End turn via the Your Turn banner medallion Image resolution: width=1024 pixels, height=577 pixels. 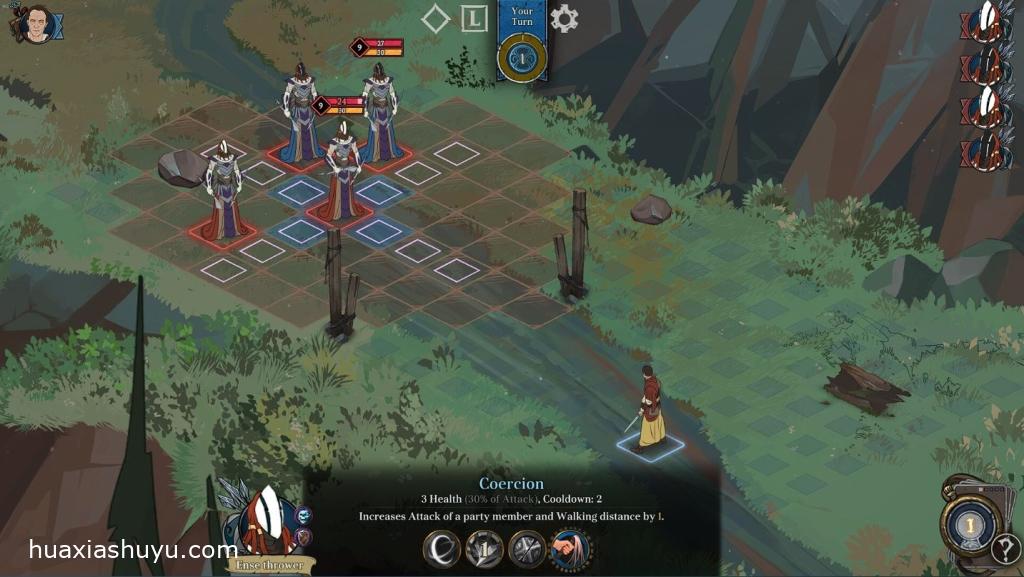click(521, 56)
